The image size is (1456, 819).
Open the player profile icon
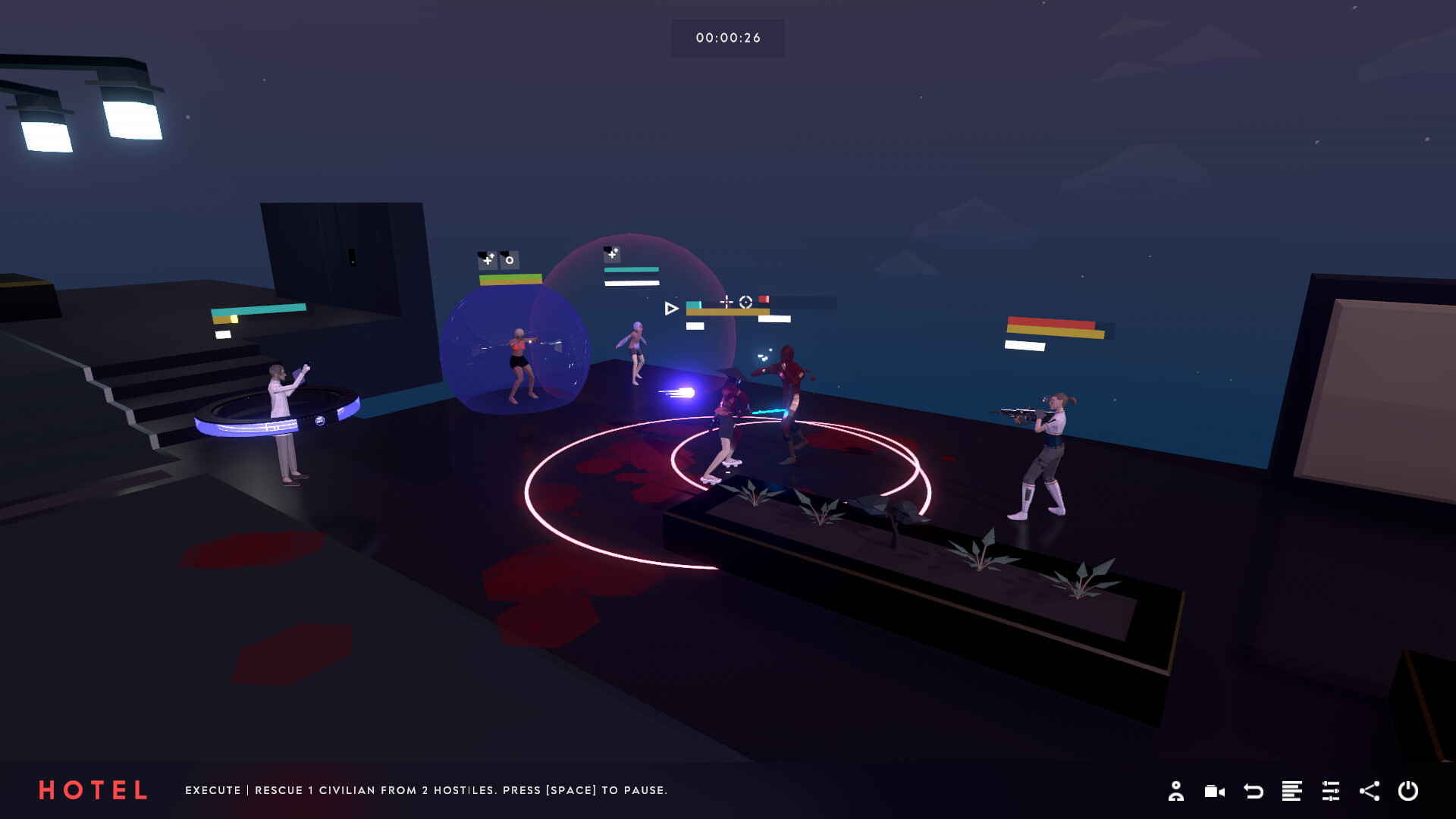pos(1177,791)
